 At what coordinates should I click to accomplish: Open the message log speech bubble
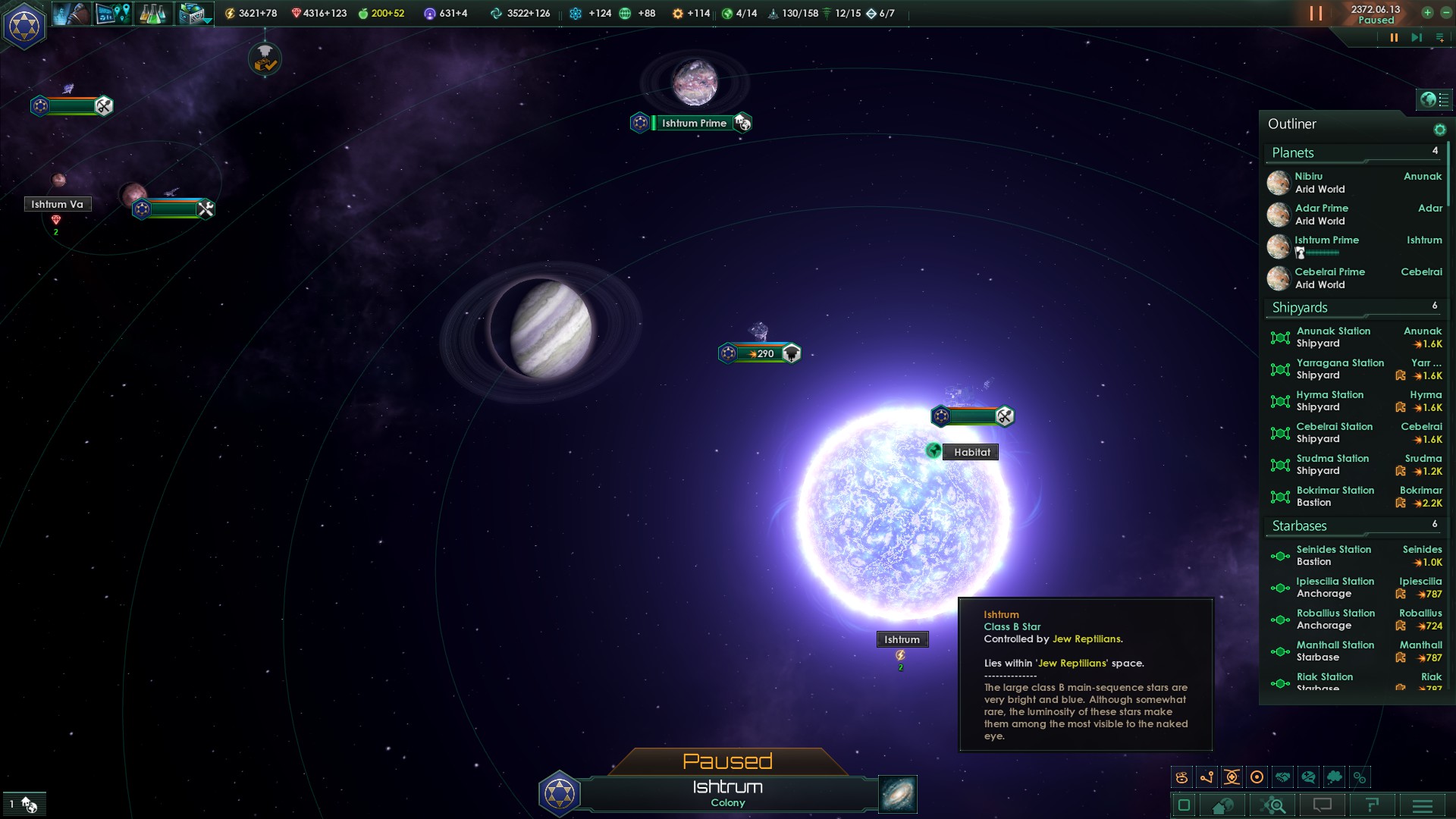(x=1321, y=805)
